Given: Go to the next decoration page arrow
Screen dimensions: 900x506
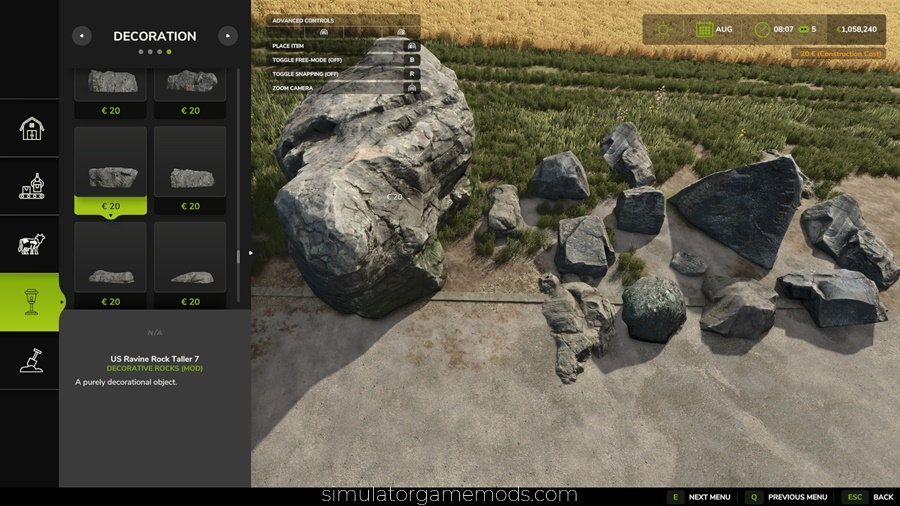Looking at the screenshot, I should click(x=228, y=36).
